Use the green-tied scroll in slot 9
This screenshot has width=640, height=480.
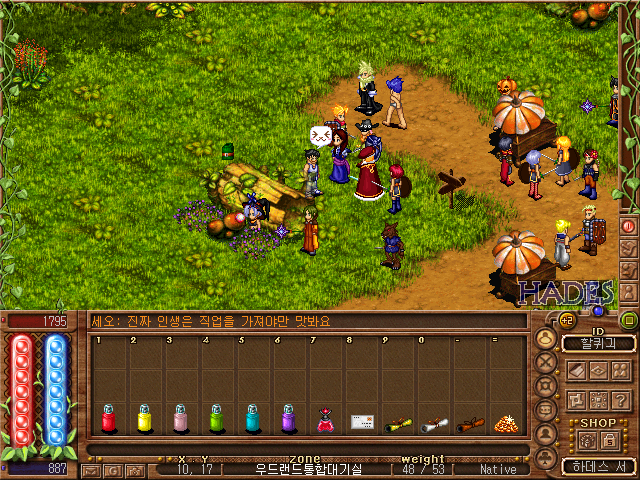point(397,423)
